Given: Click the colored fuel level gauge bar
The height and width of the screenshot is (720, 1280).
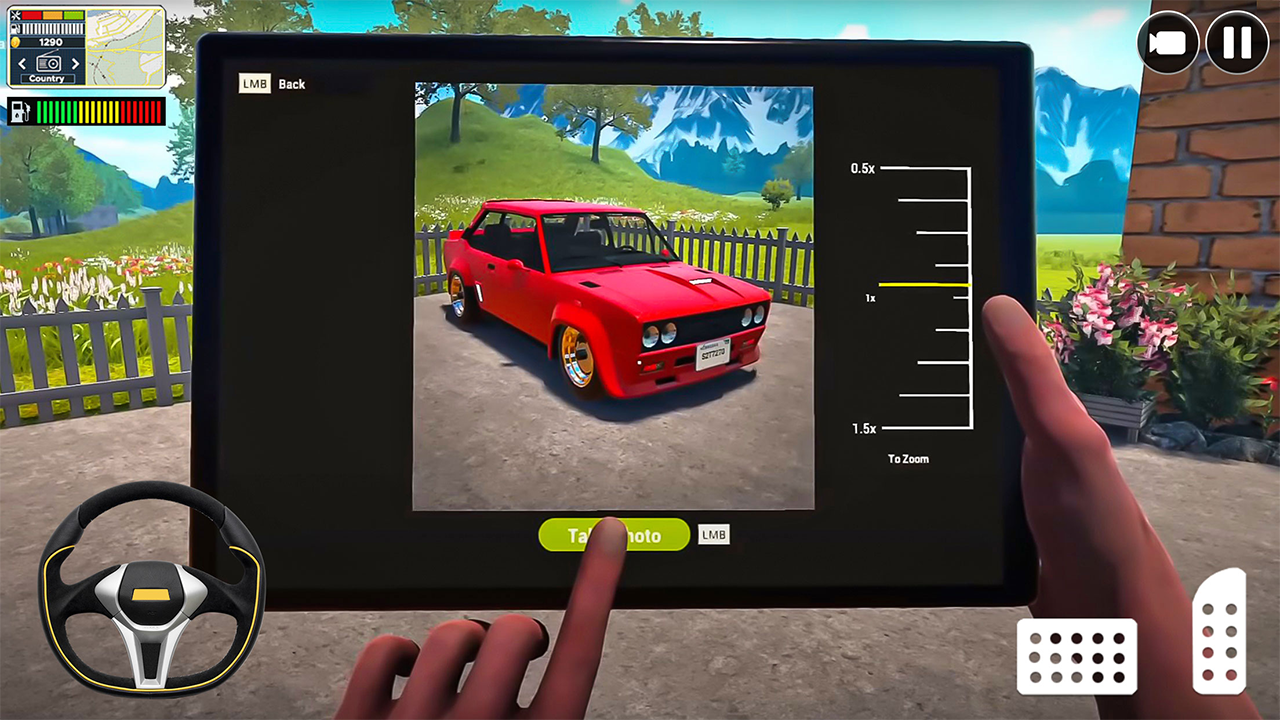Looking at the screenshot, I should click(97, 112).
